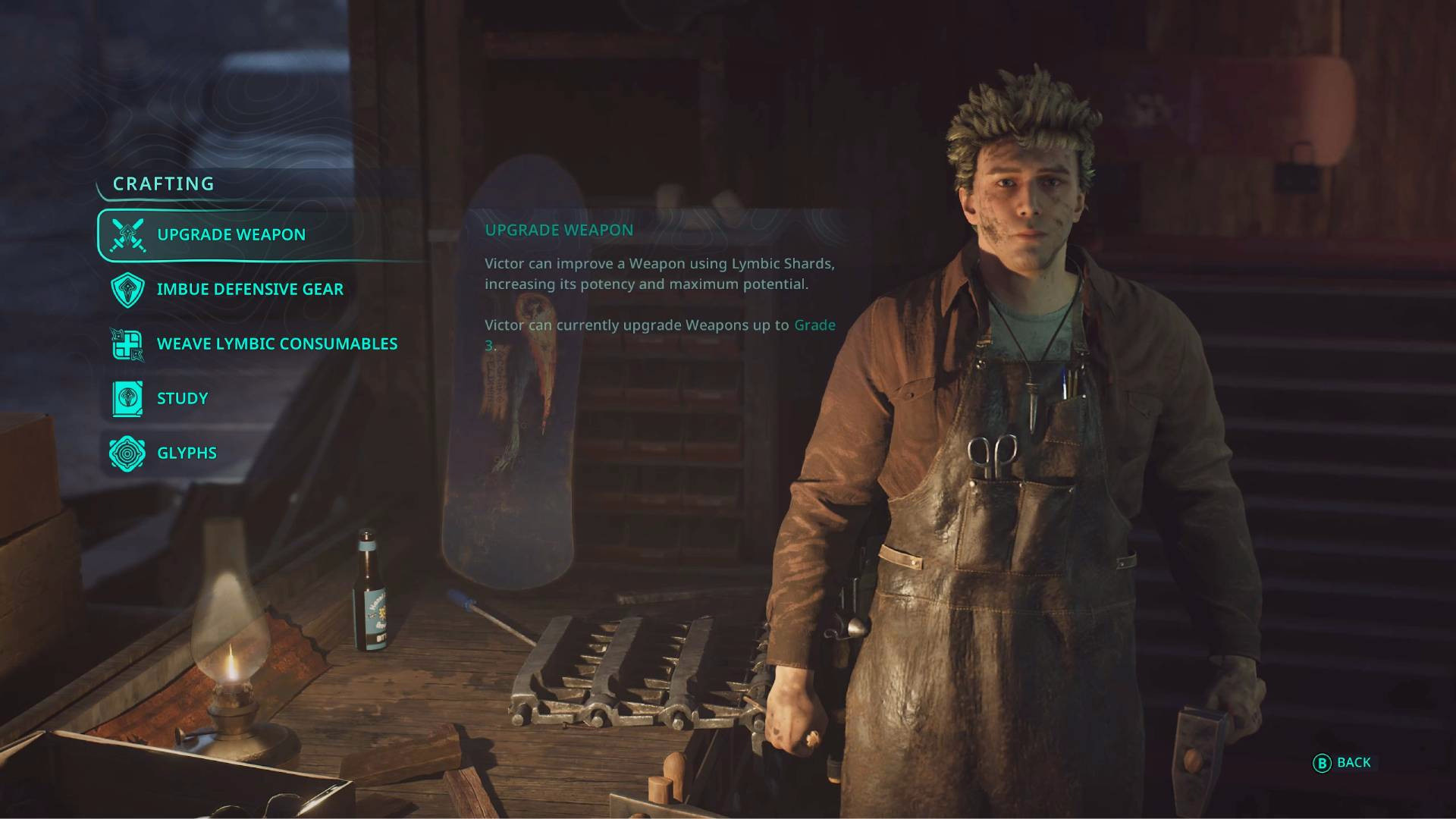This screenshot has height=819, width=1456.
Task: Select the Upgrade Weapon crafting option
Action: click(x=231, y=235)
